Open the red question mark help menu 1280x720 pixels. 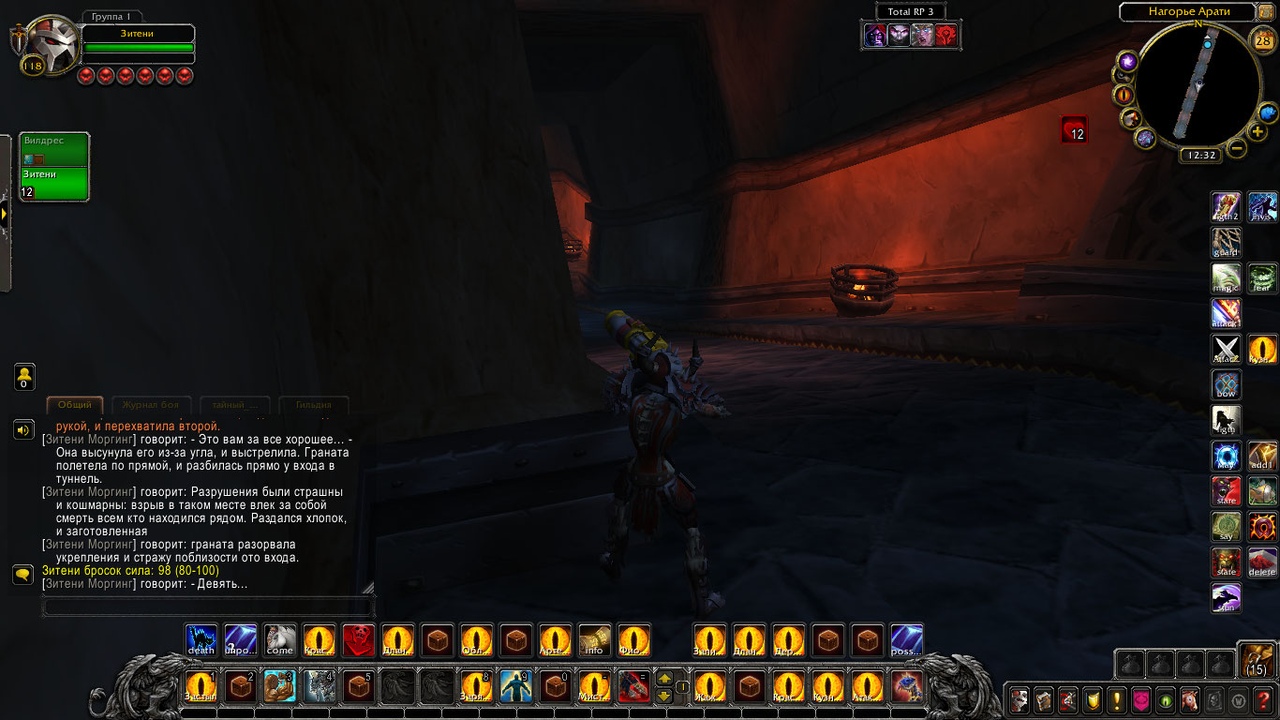tap(1264, 700)
